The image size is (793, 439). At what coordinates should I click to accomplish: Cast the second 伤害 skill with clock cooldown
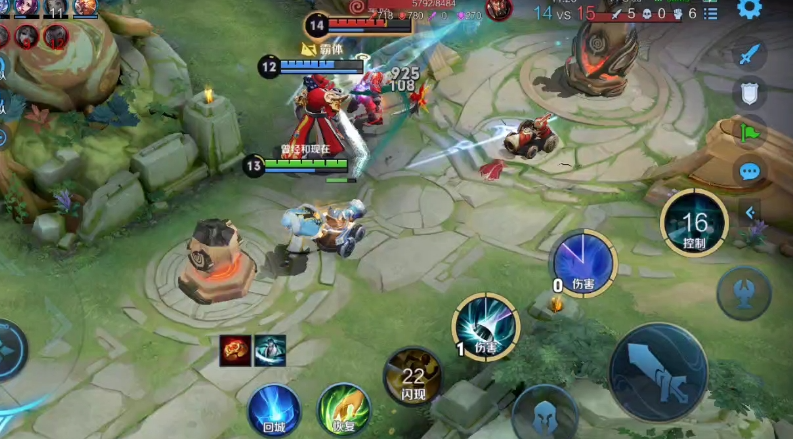pos(584,262)
